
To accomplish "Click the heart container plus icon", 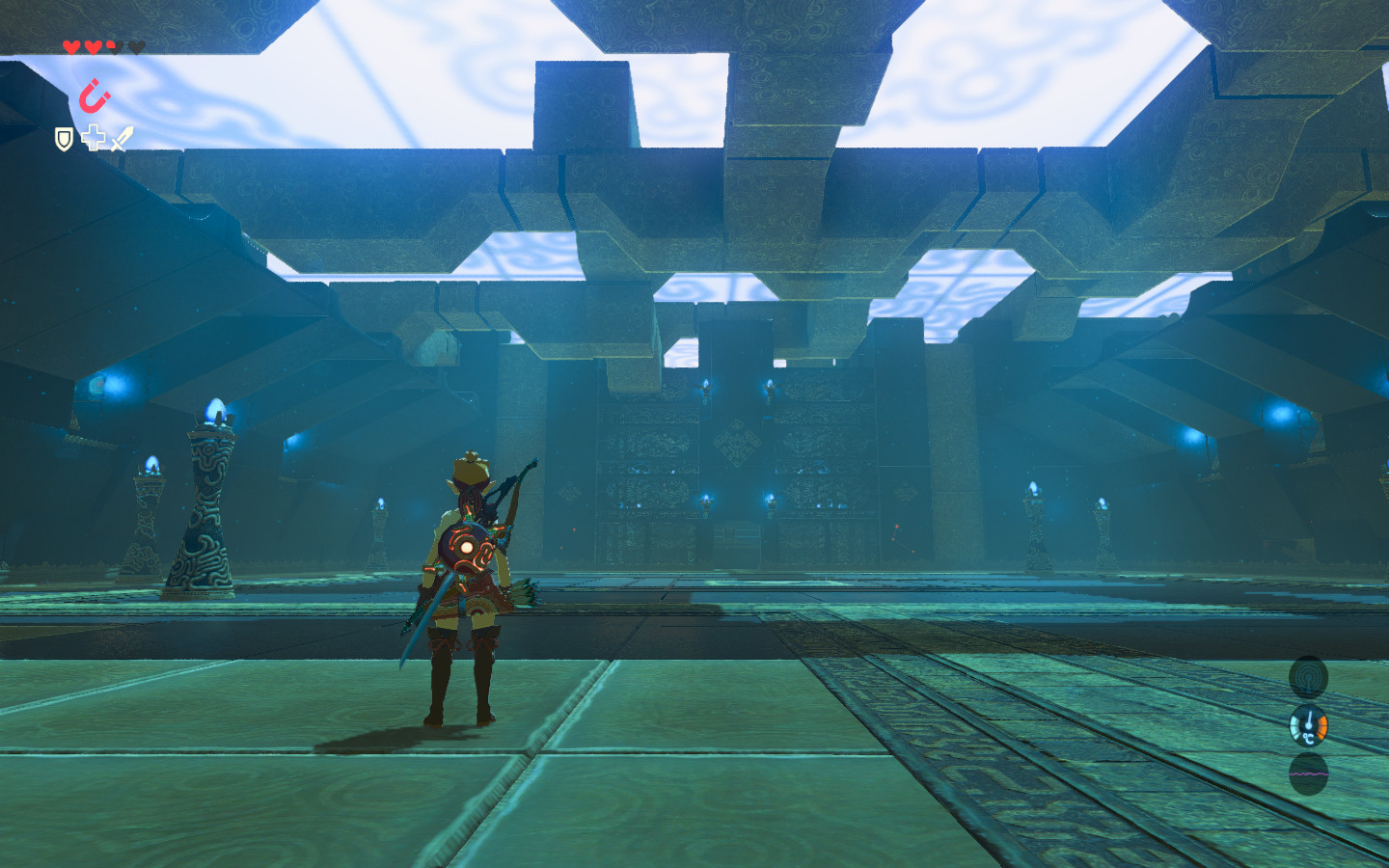I will click(93, 139).
